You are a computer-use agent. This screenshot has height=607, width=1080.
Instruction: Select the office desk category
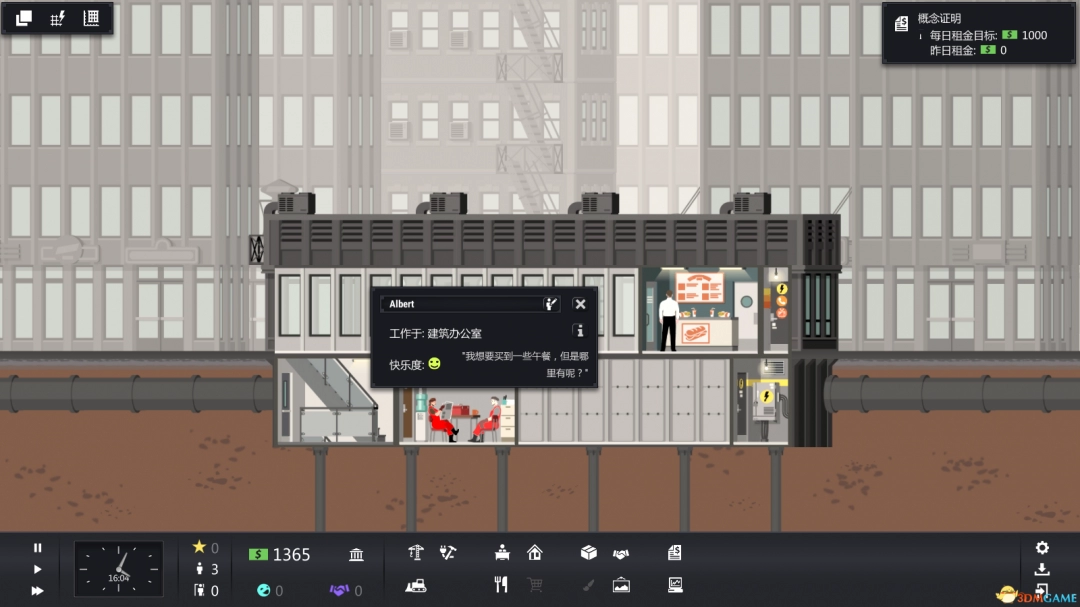503,552
